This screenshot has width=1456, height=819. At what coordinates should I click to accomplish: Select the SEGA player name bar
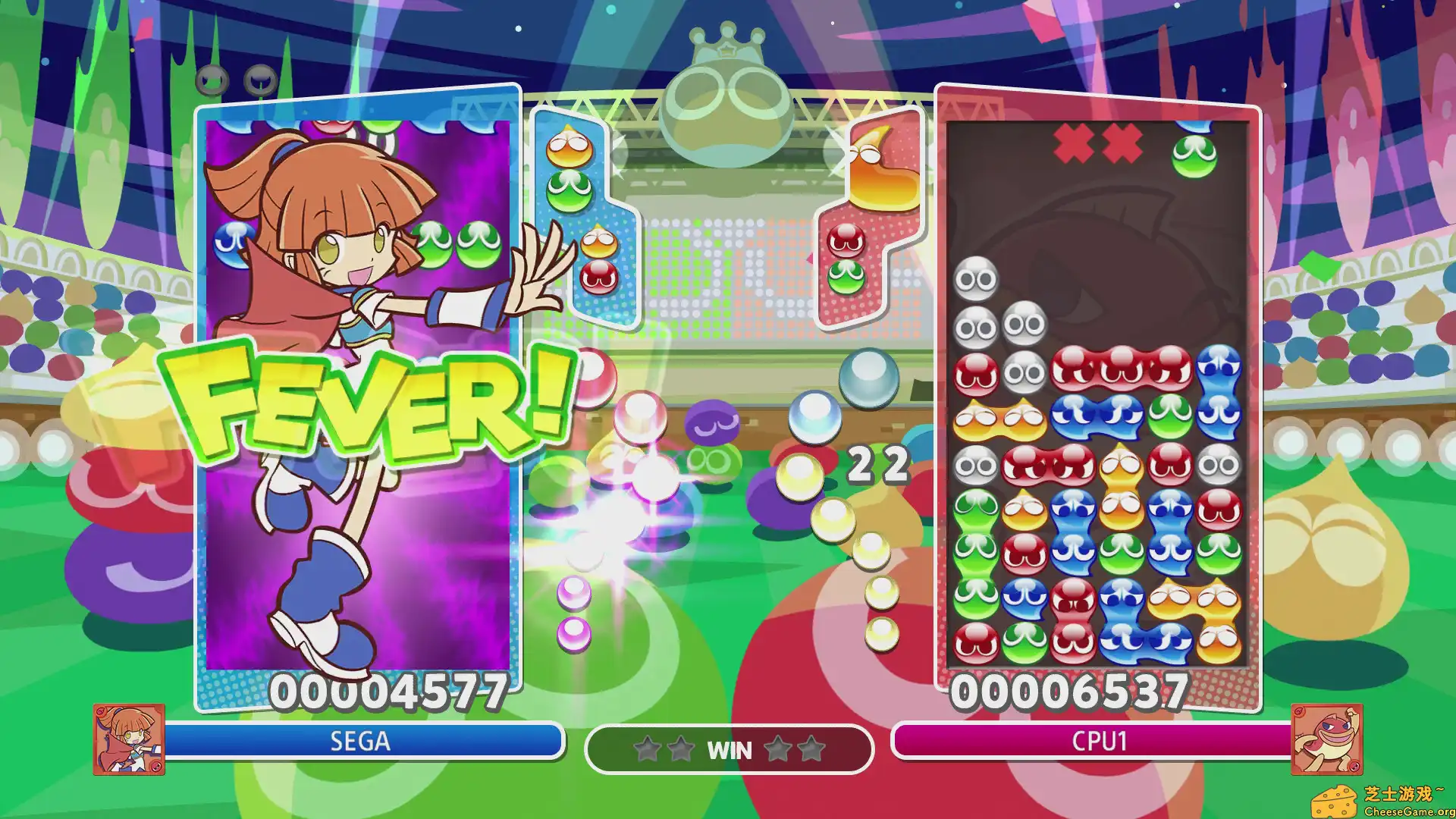pyautogui.click(x=362, y=742)
